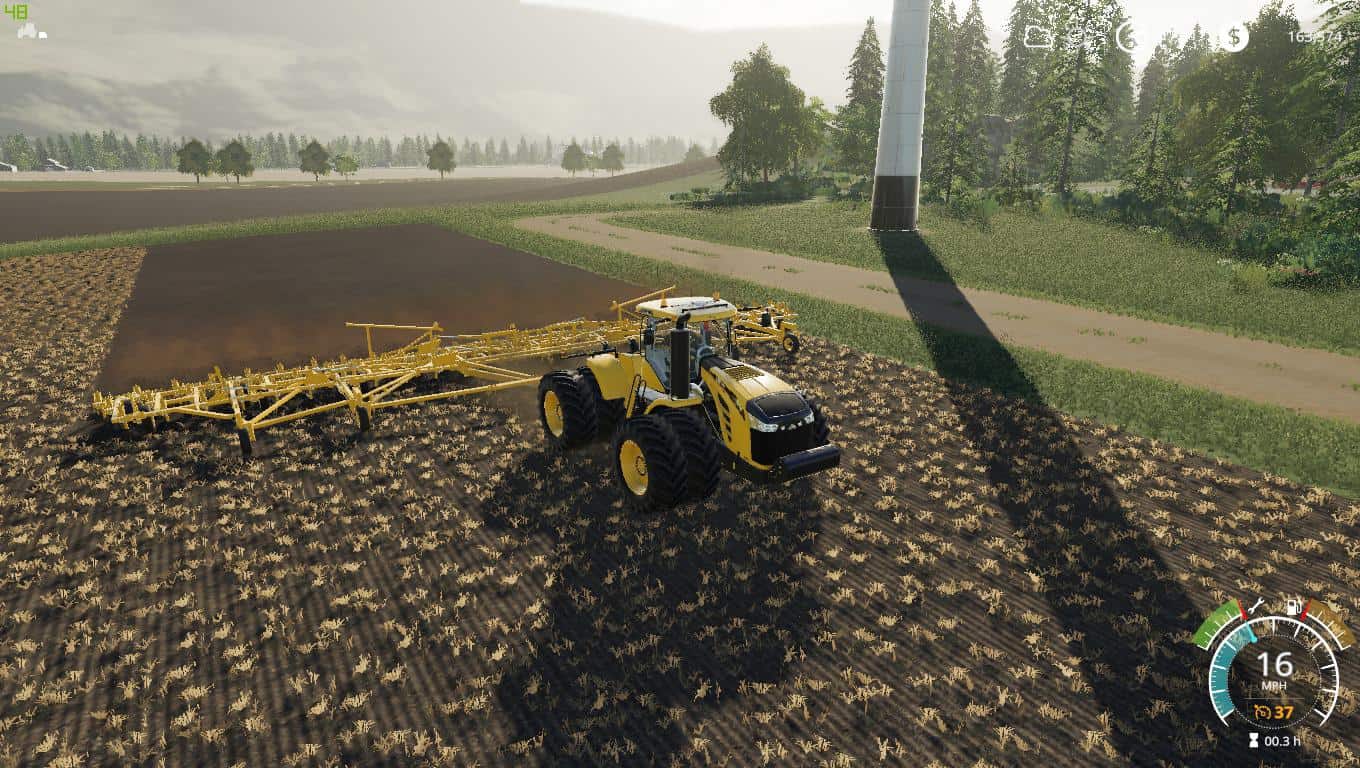Select the operating hours icon beside 00.3 h
The width and height of the screenshot is (1360, 768).
(x=1253, y=740)
